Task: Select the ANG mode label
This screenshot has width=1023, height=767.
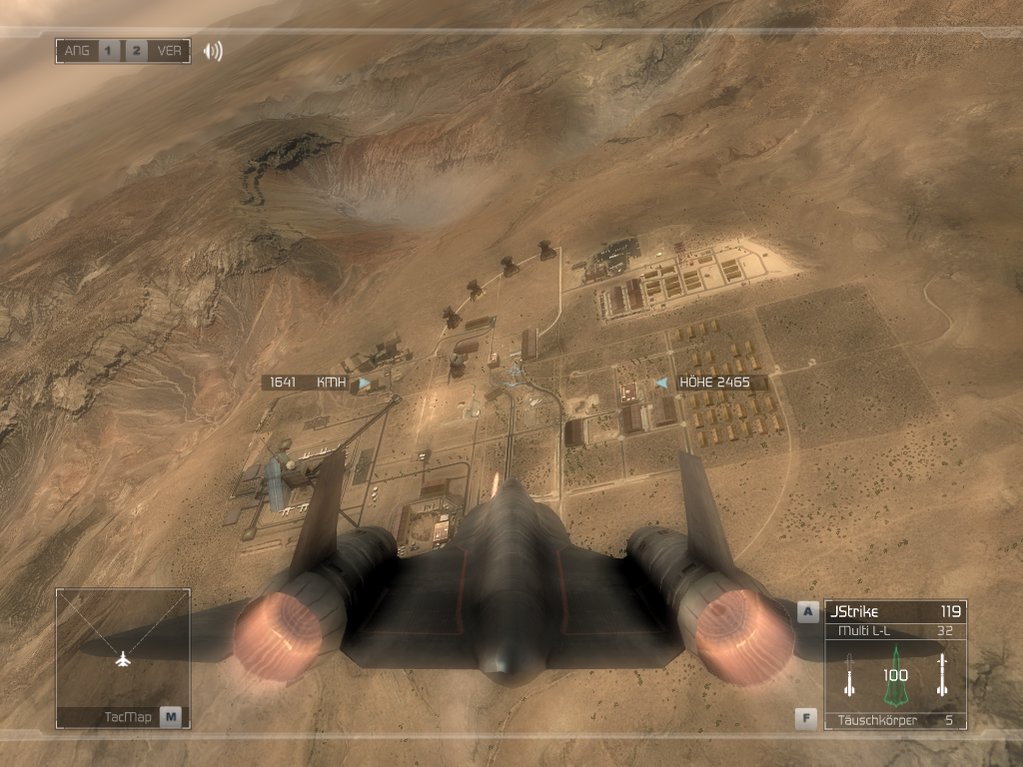Action: click(77, 51)
